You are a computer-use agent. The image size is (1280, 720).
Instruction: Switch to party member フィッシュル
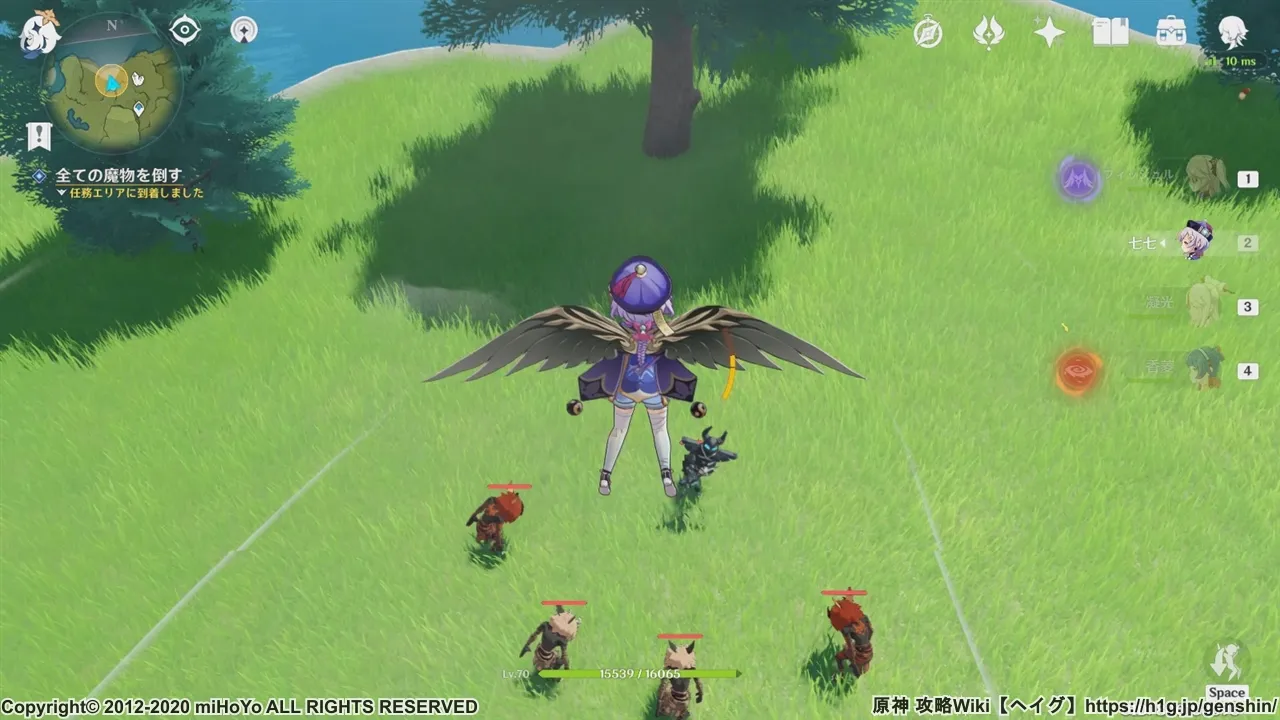click(x=1205, y=179)
